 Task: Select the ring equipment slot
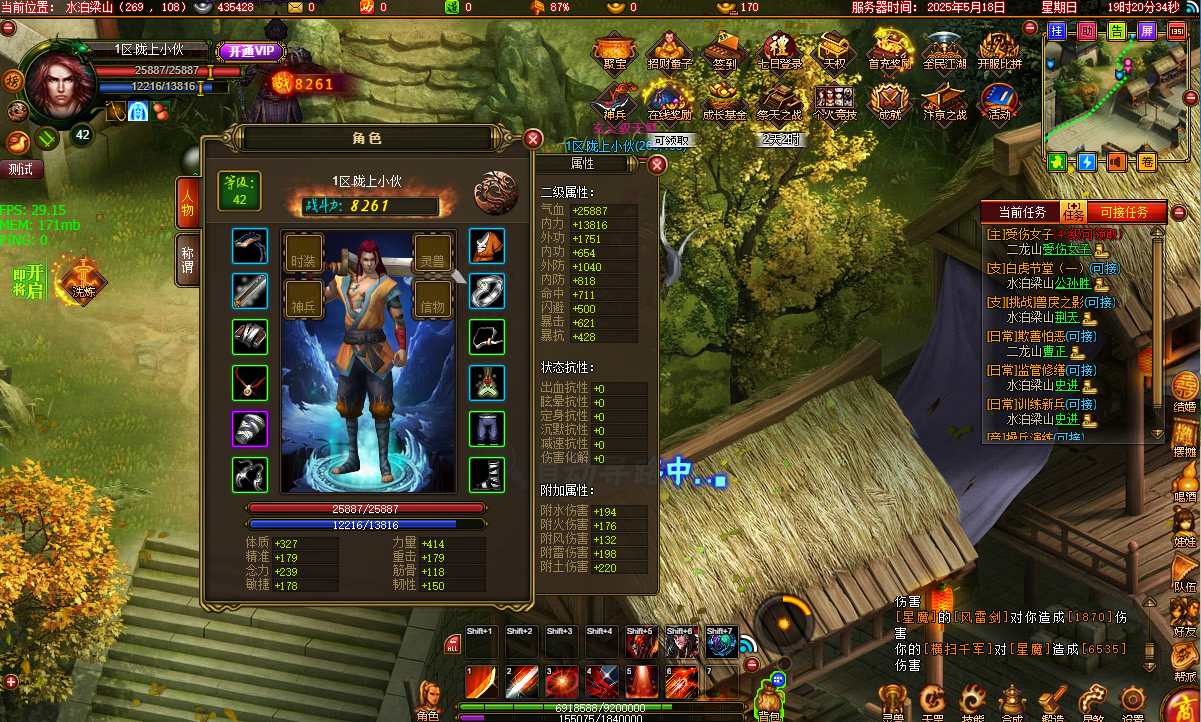click(487, 291)
